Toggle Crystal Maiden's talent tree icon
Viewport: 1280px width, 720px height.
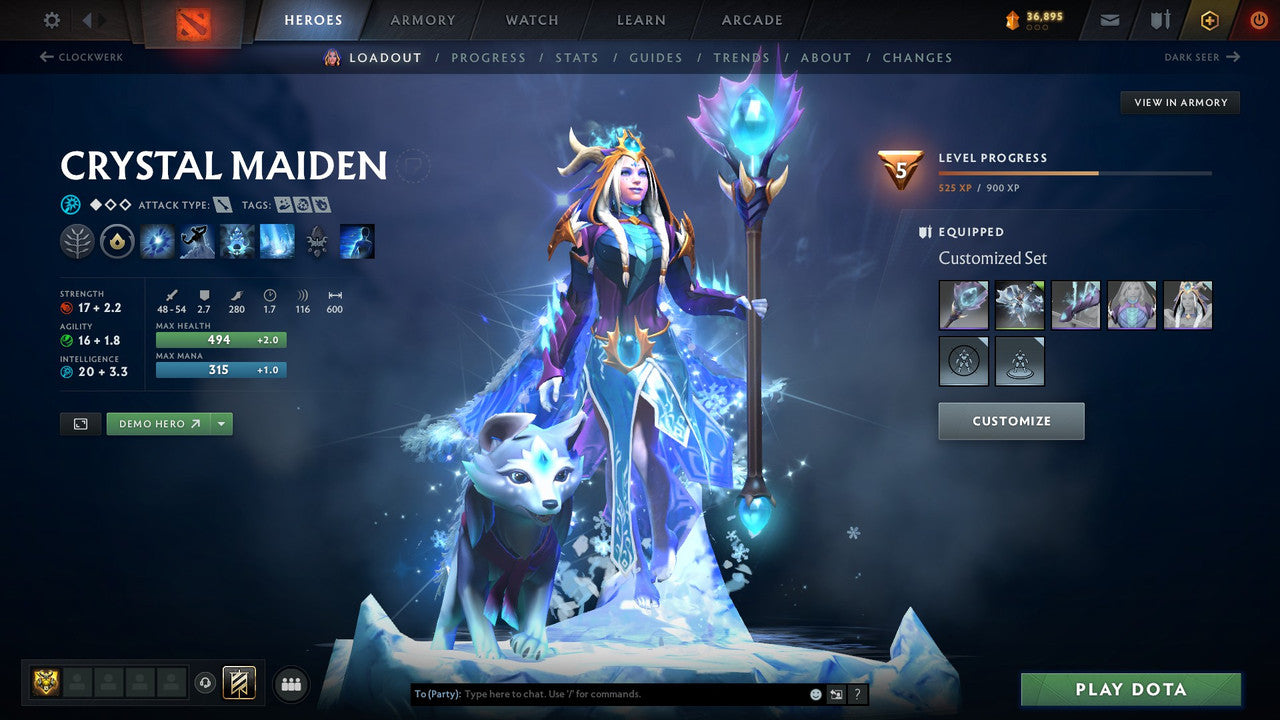(77, 241)
